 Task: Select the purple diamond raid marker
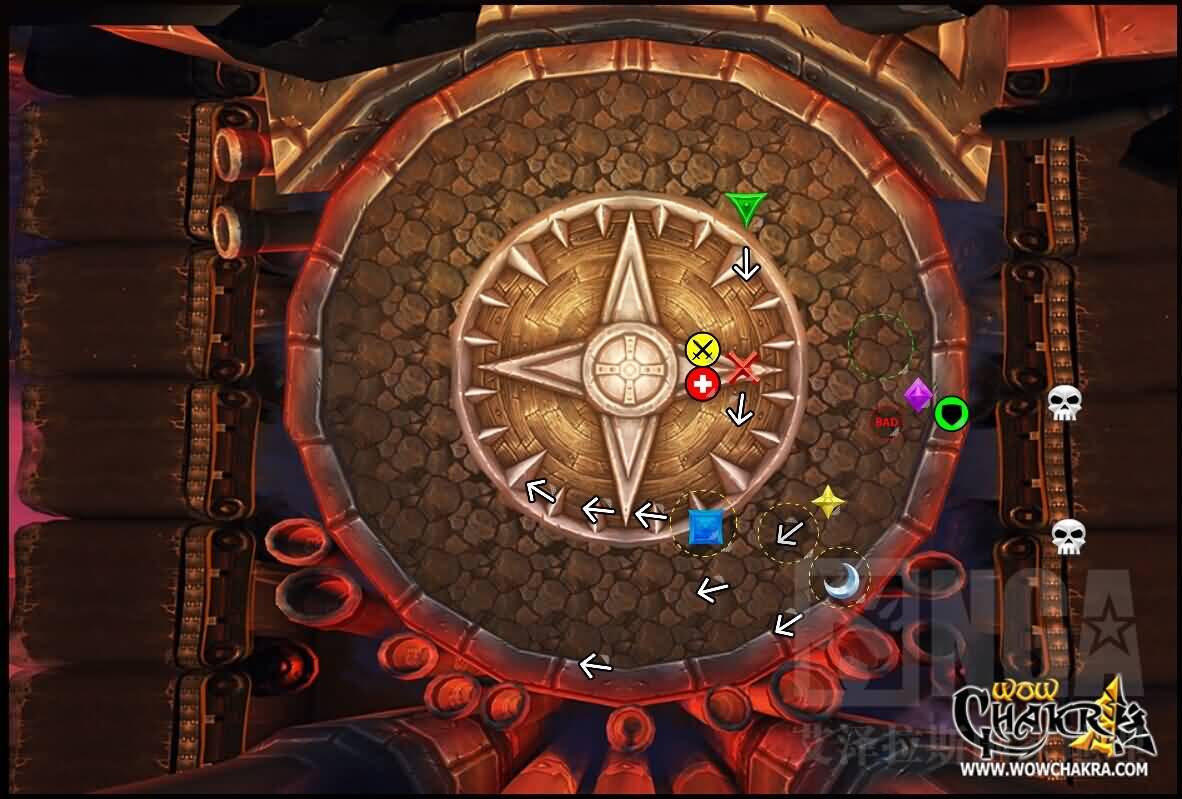[x=918, y=395]
